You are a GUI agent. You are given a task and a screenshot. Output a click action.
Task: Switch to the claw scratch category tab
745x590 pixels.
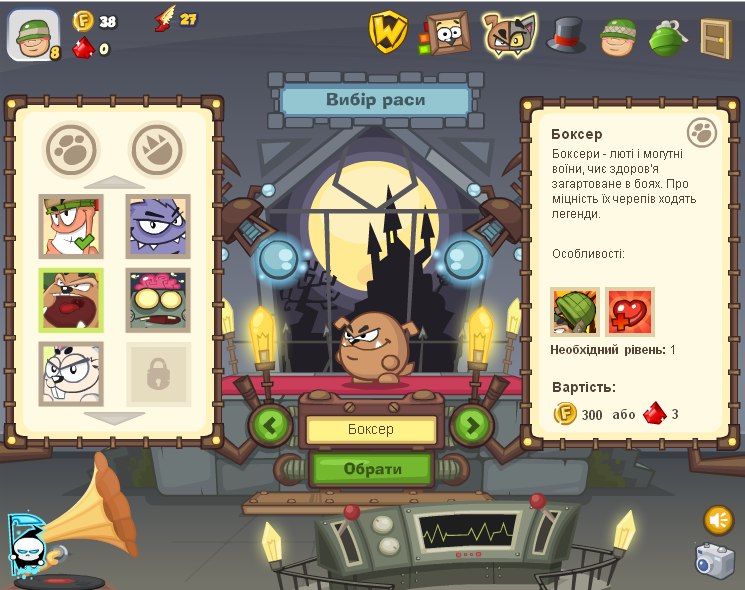pos(157,149)
